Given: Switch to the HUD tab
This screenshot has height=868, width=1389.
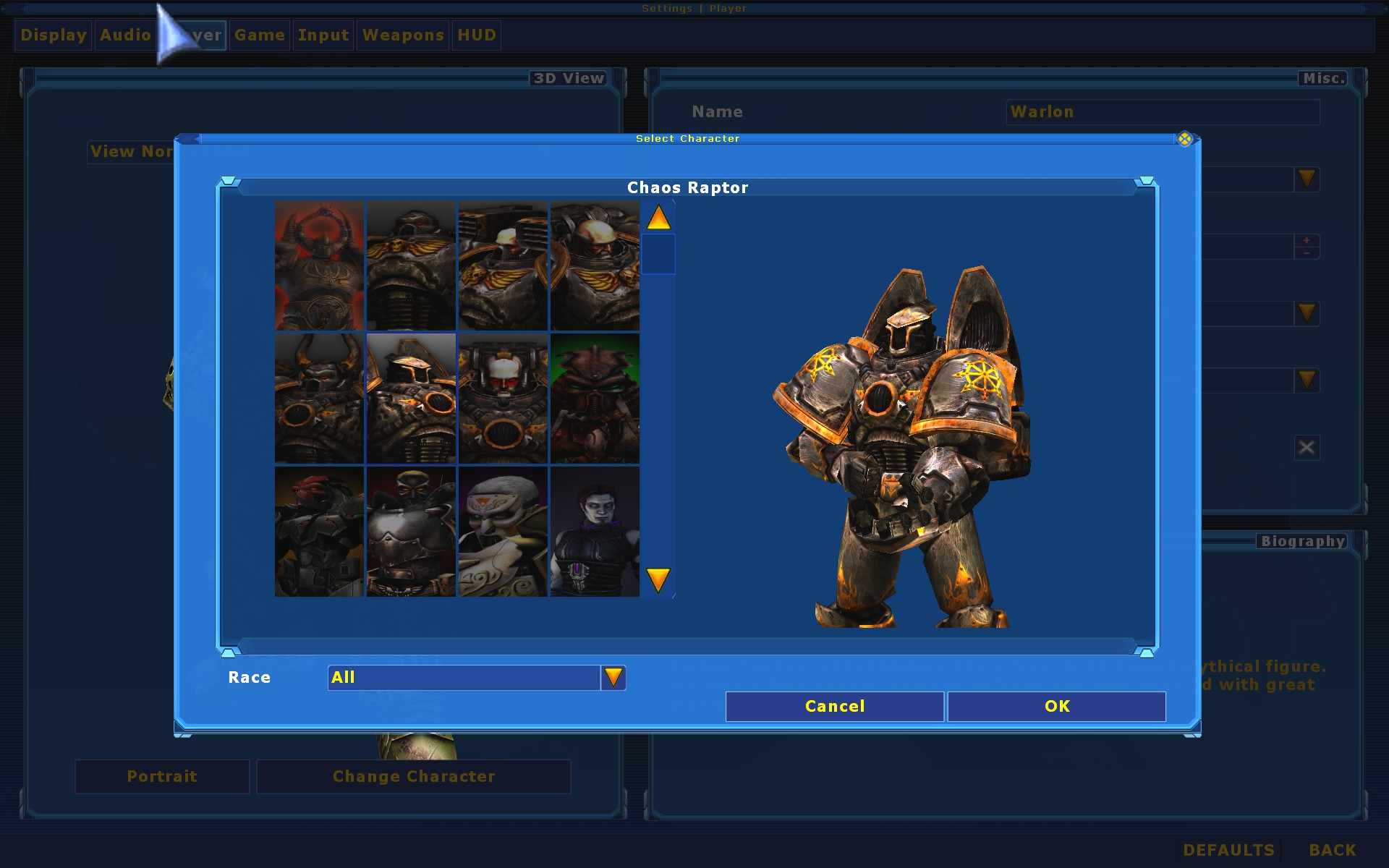Looking at the screenshot, I should tap(477, 35).
